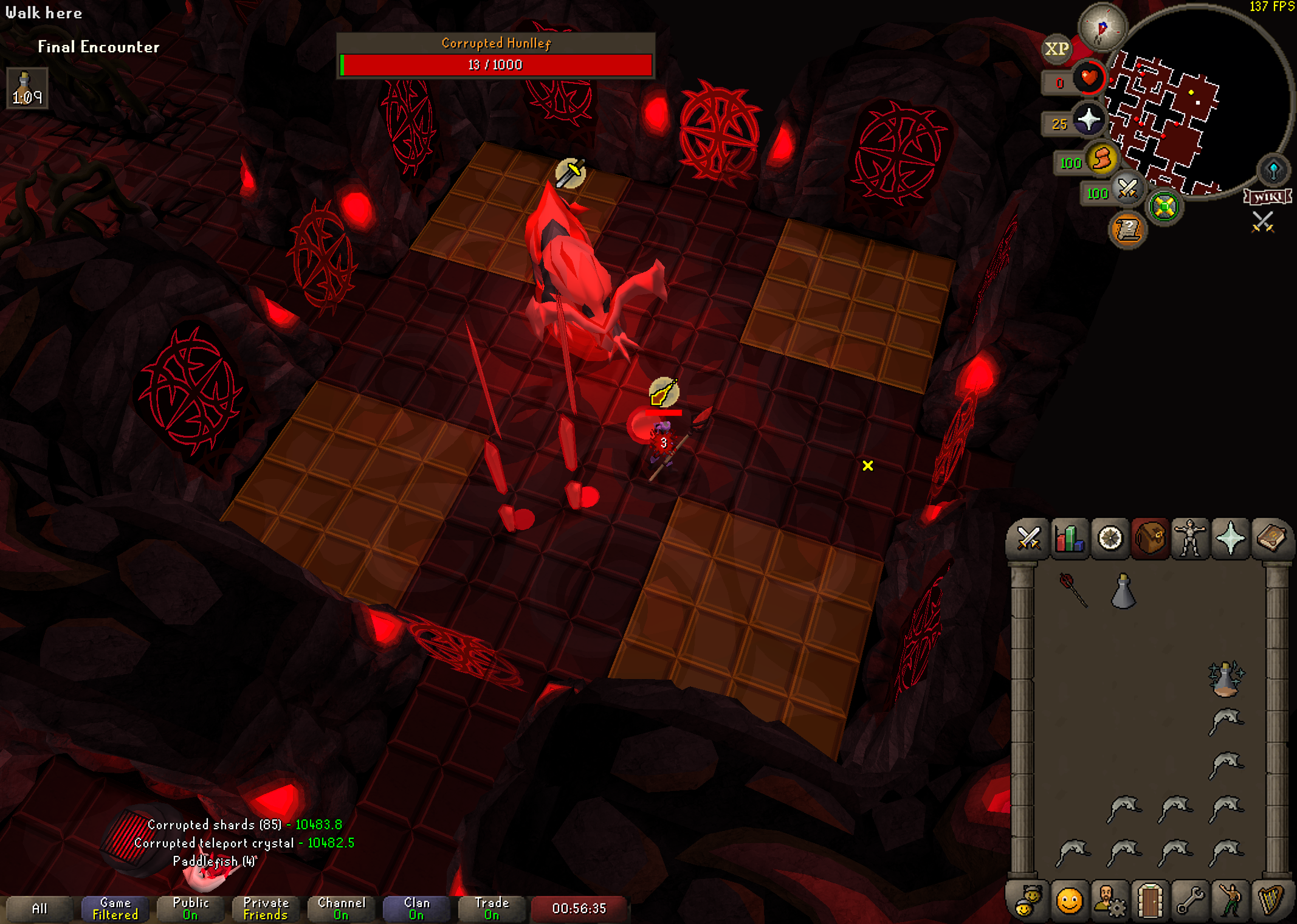Click the vial in the inventory
The height and width of the screenshot is (924, 1297).
(1123, 591)
